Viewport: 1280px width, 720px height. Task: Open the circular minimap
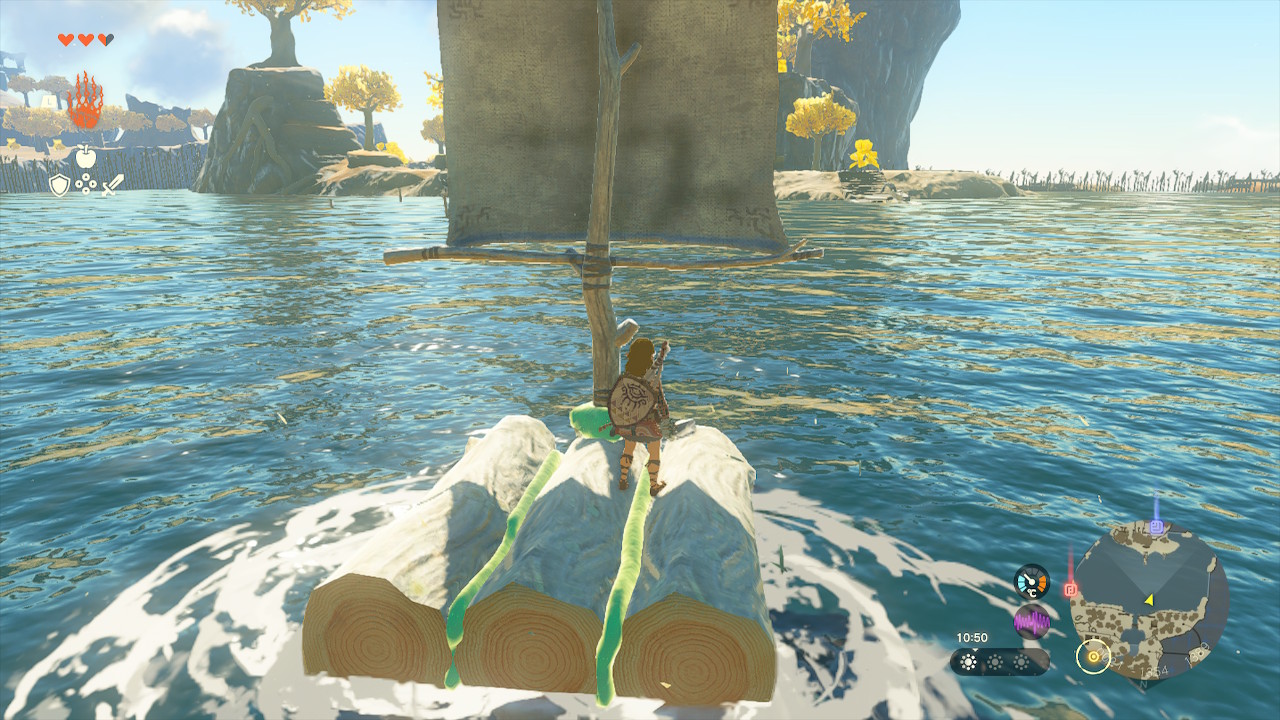pos(1148,602)
